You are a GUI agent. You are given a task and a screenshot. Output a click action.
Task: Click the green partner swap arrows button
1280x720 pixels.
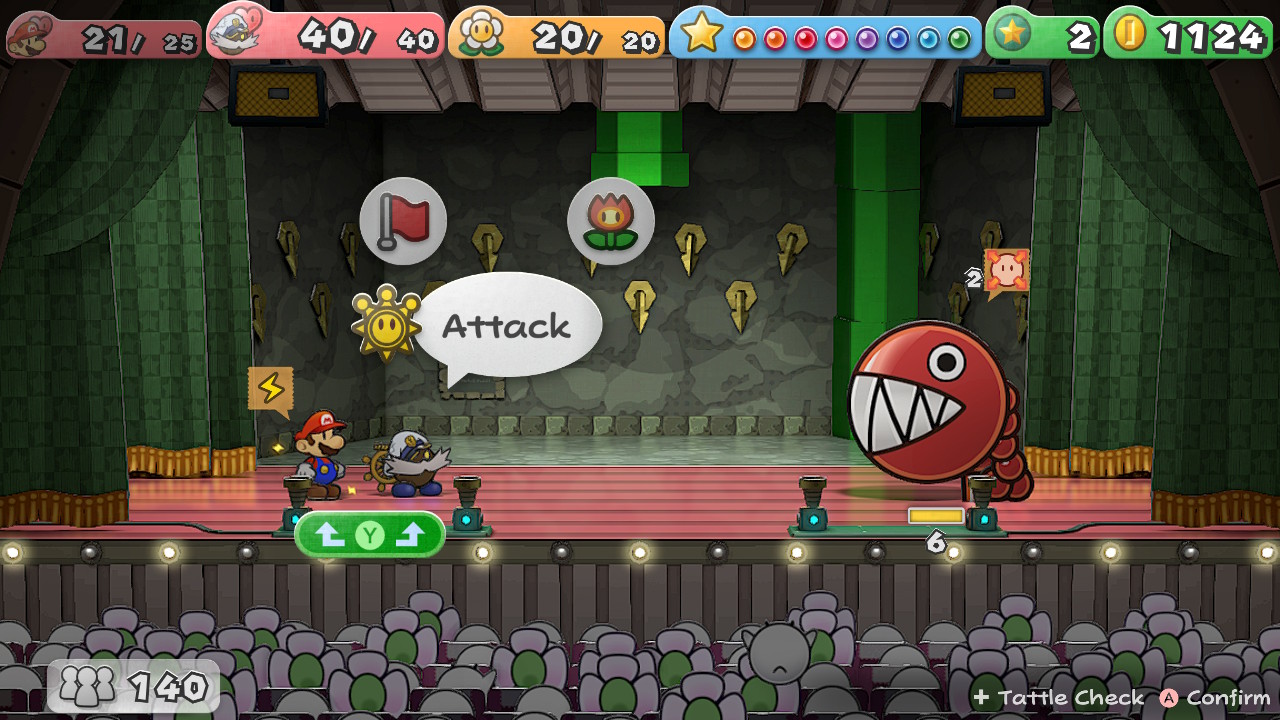[x=370, y=535]
